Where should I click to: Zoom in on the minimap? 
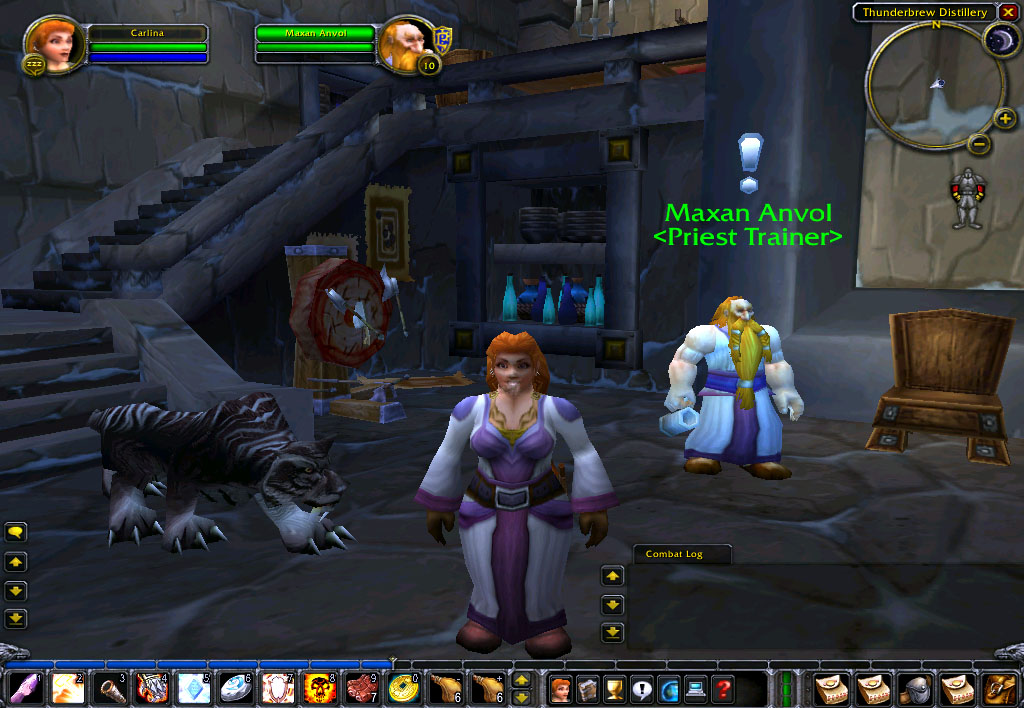point(1005,119)
